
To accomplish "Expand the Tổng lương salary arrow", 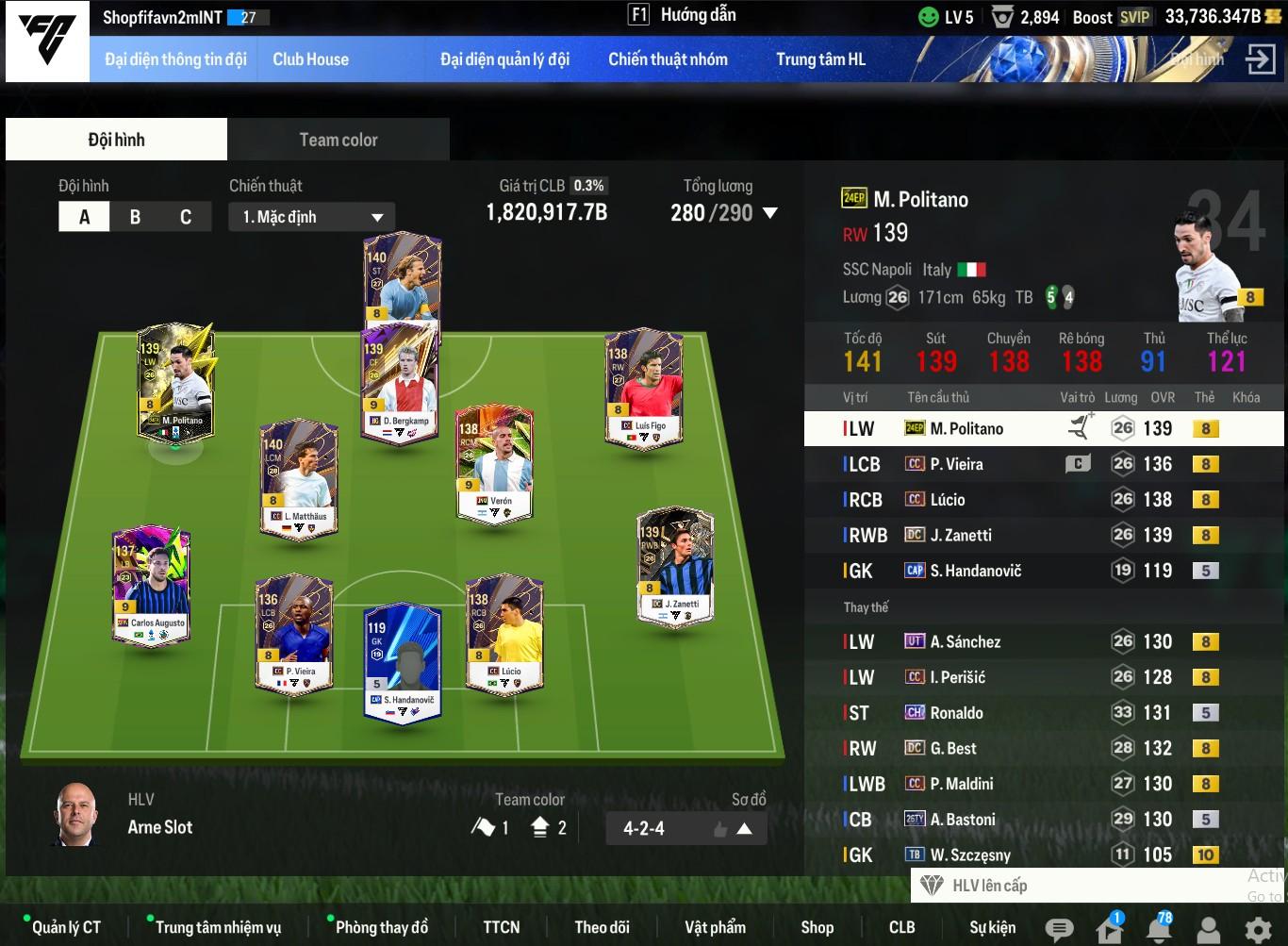I will (770, 213).
